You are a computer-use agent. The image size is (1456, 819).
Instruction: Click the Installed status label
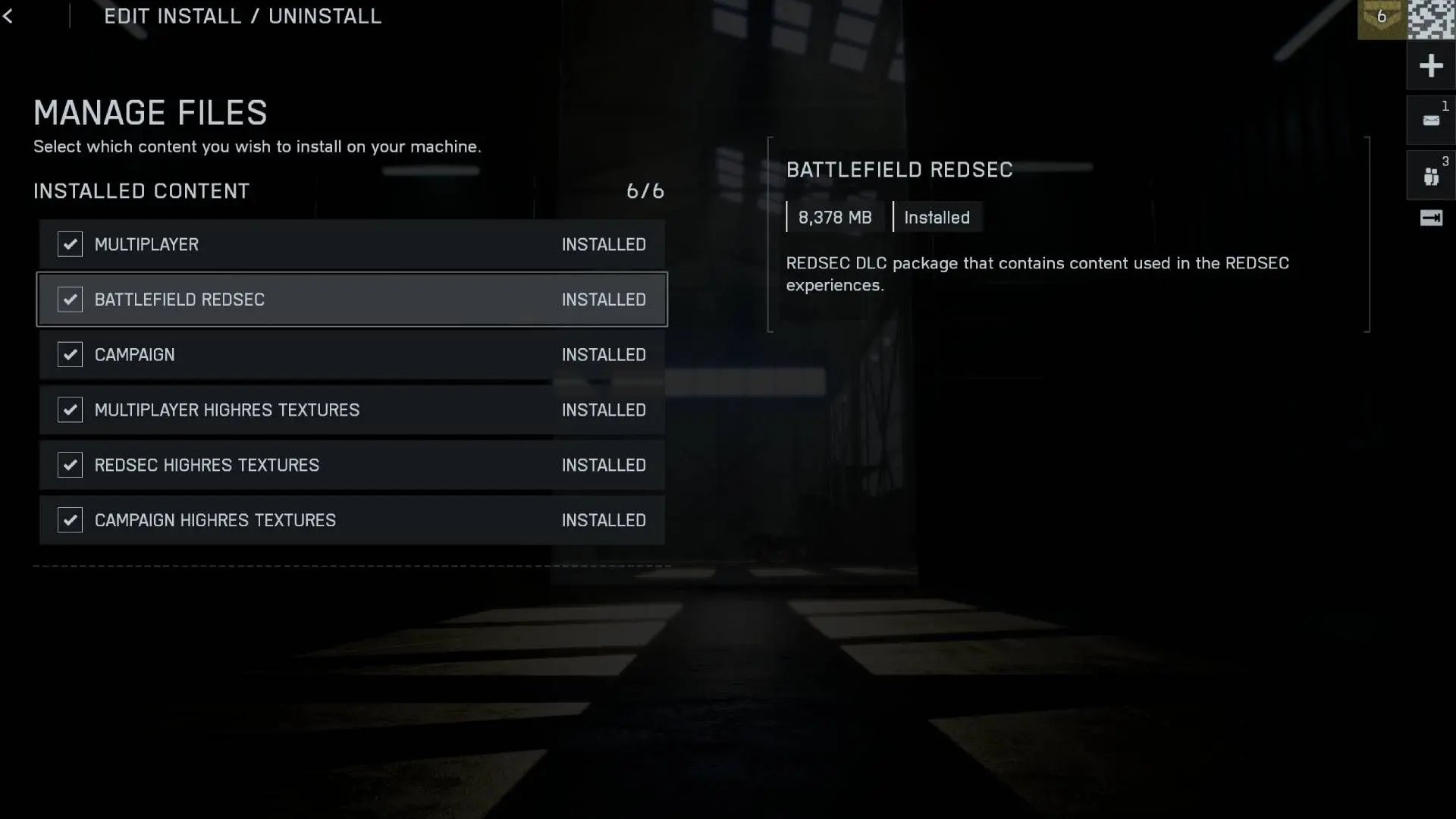[937, 217]
